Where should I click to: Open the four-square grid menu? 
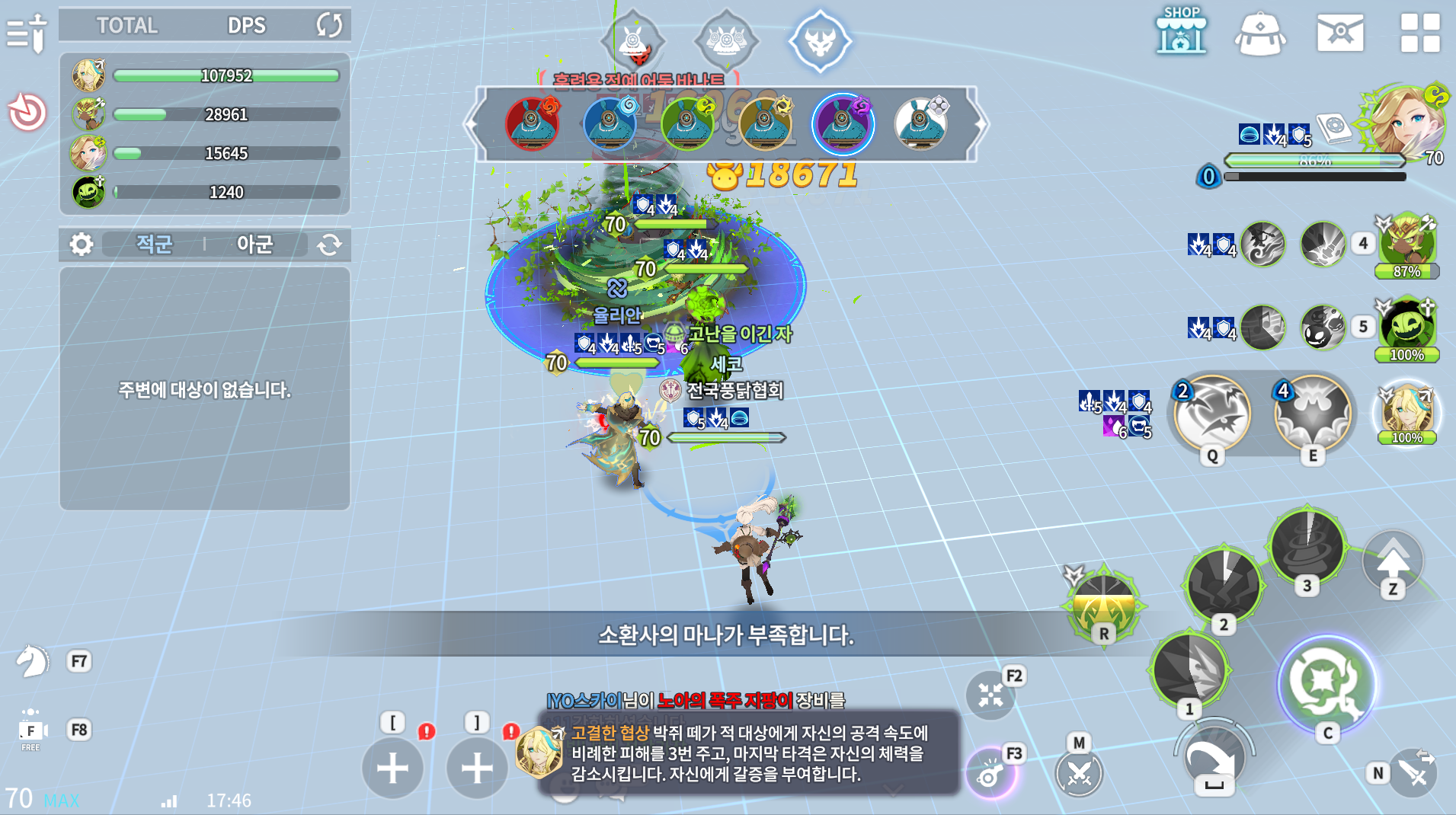point(1420,33)
